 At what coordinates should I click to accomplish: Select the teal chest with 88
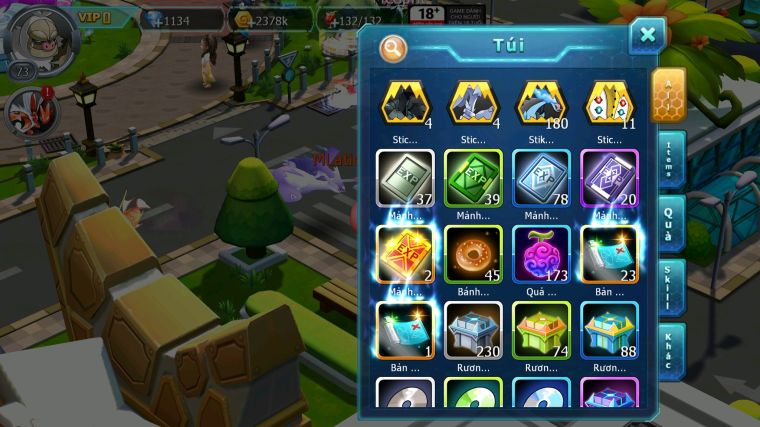[609, 330]
